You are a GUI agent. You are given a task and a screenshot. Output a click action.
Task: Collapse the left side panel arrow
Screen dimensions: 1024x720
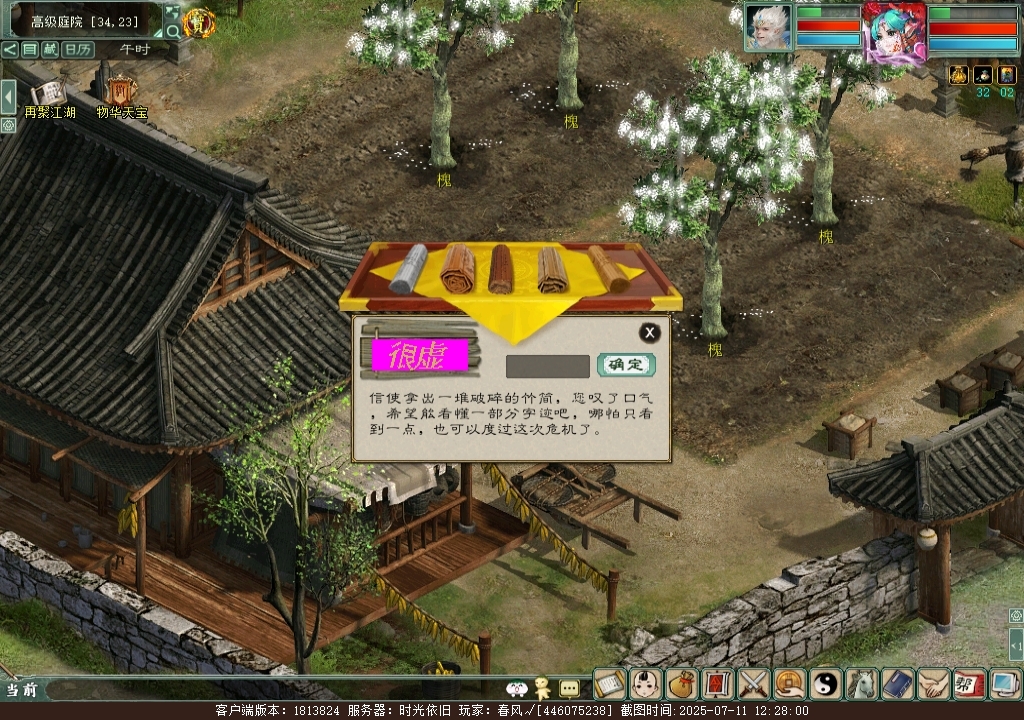[x=8, y=97]
